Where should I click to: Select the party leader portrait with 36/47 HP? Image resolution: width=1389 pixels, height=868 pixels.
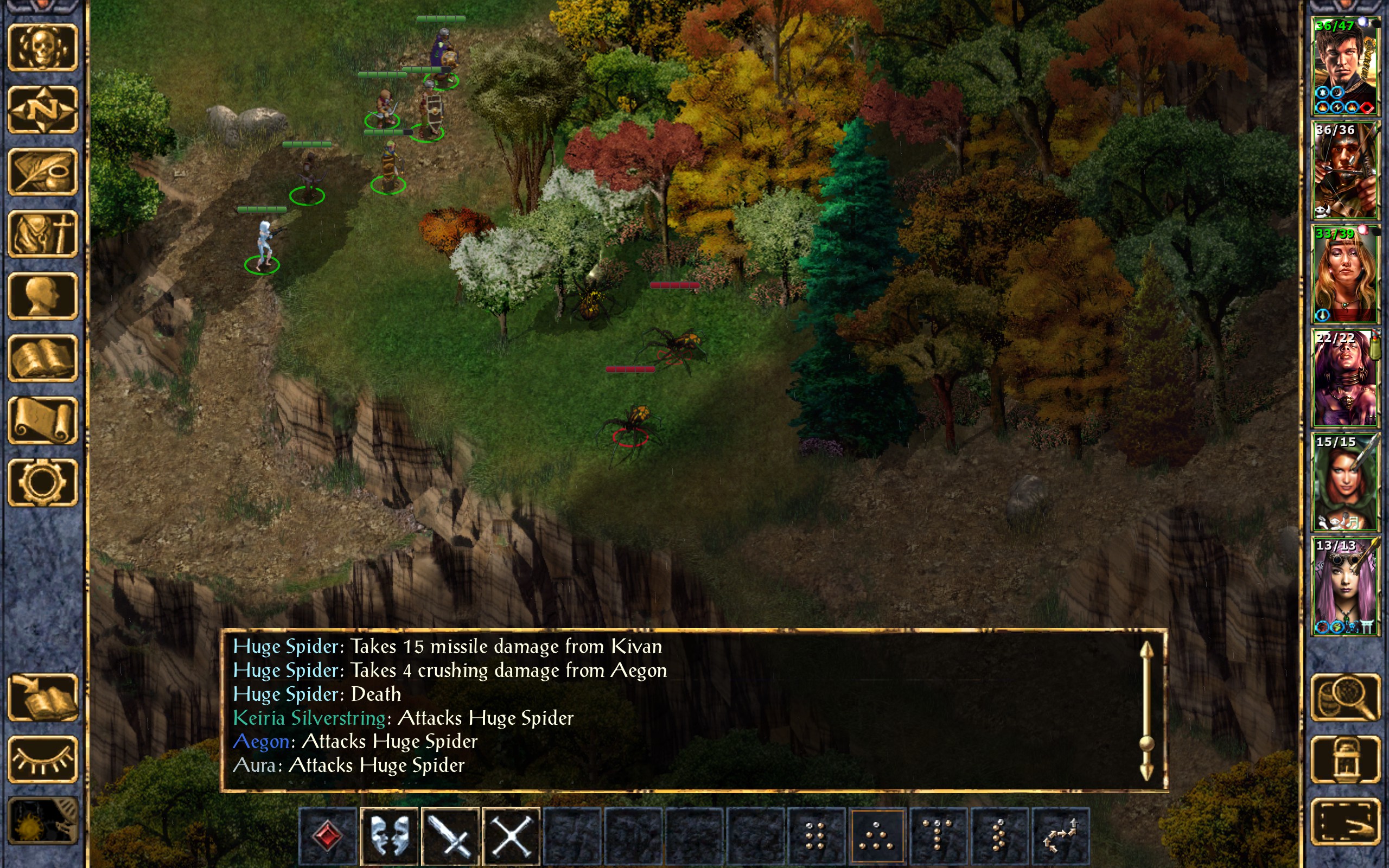pos(1345,66)
